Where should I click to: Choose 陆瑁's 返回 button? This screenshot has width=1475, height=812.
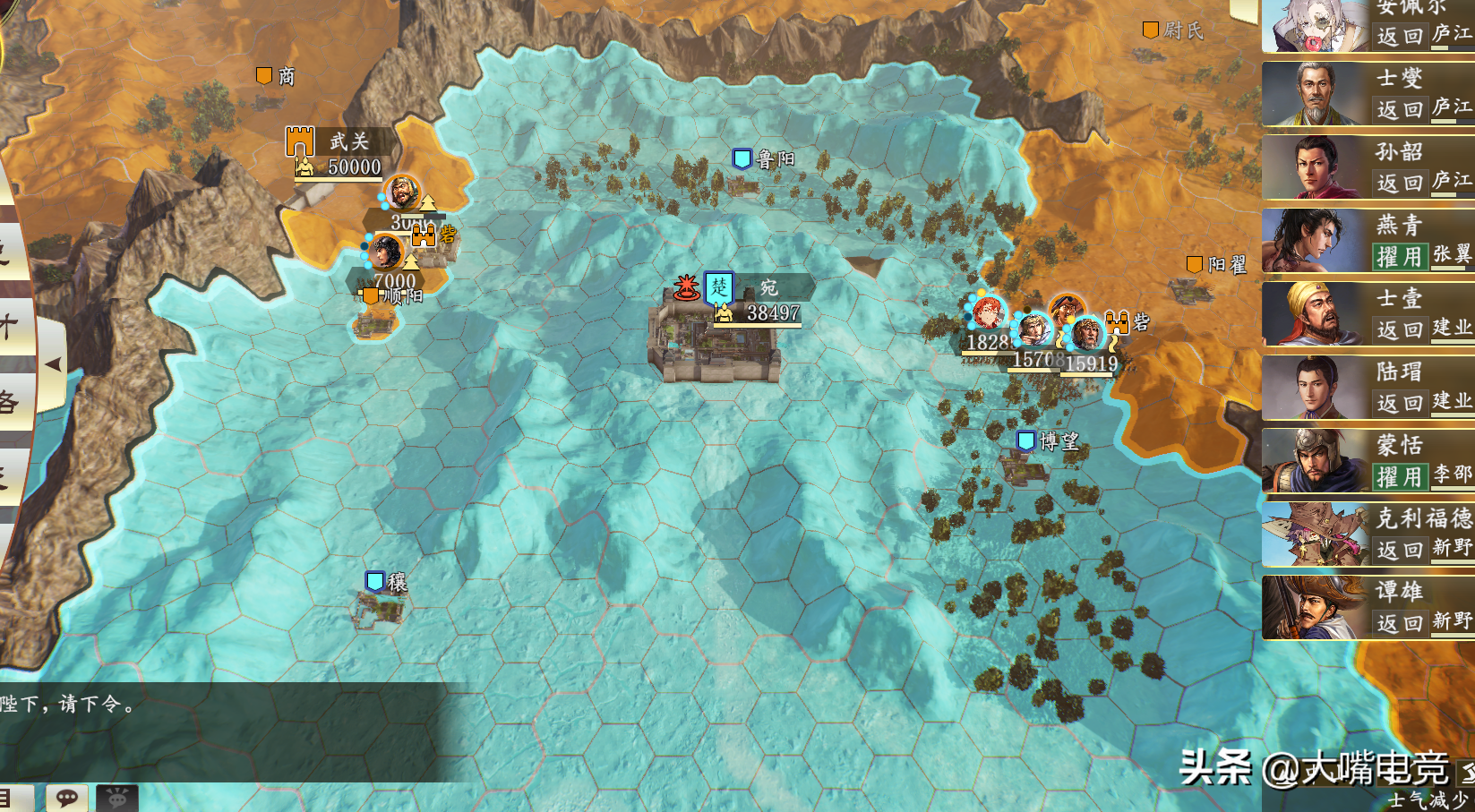point(1400,404)
